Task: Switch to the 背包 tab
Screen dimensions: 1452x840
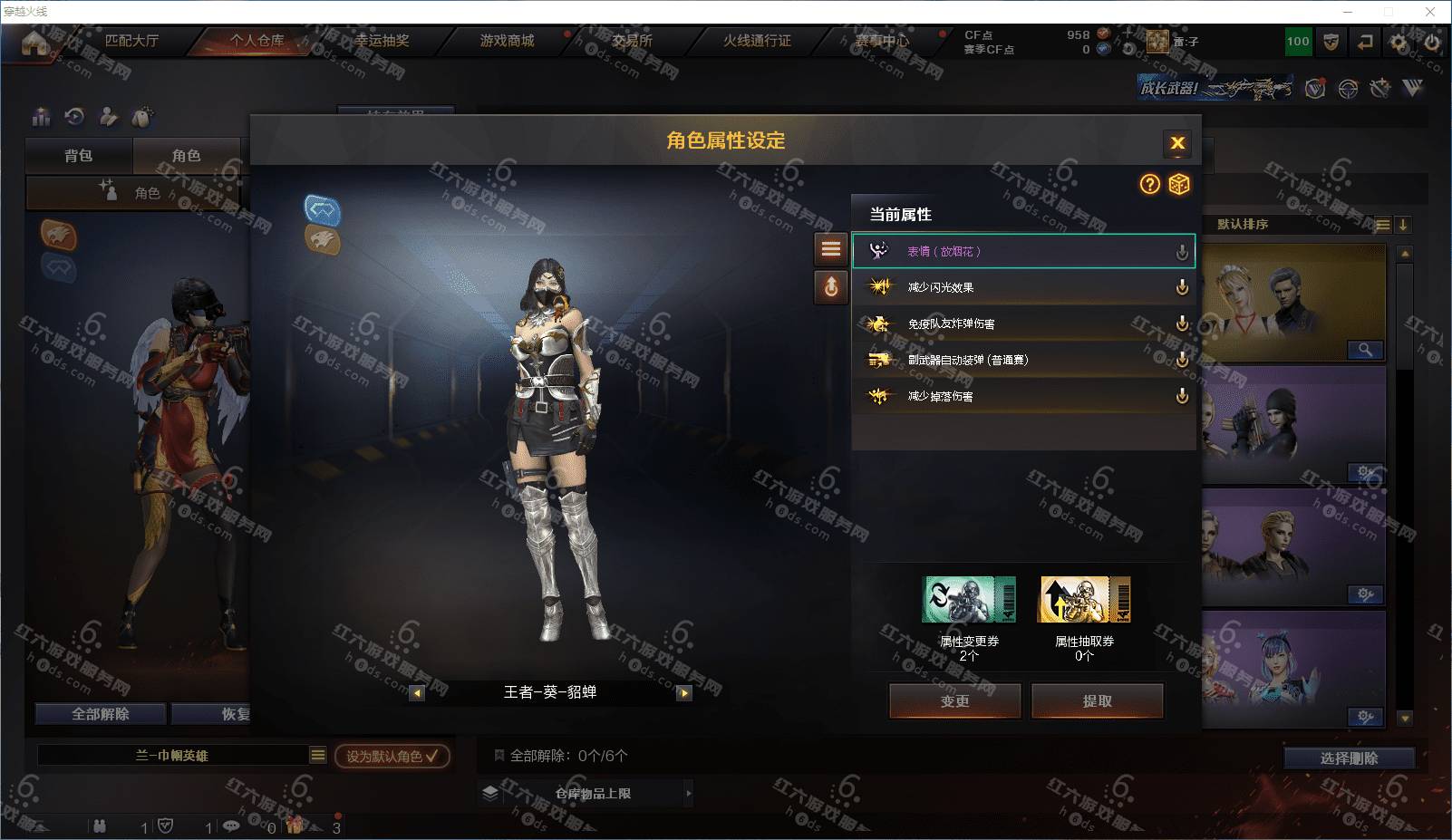Action: pos(79,156)
